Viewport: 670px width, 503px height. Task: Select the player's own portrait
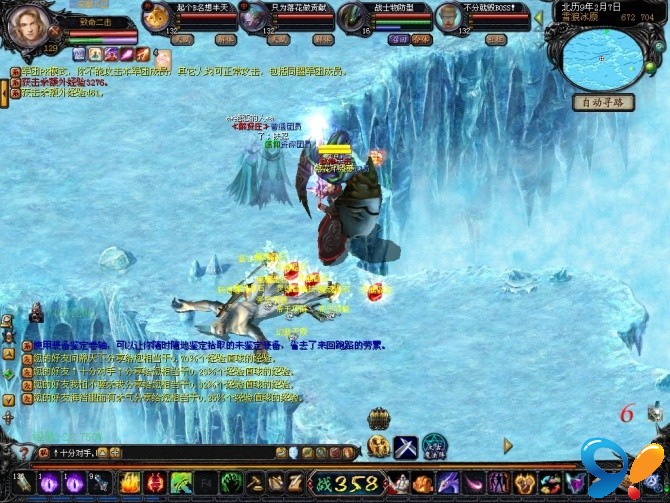[29, 27]
